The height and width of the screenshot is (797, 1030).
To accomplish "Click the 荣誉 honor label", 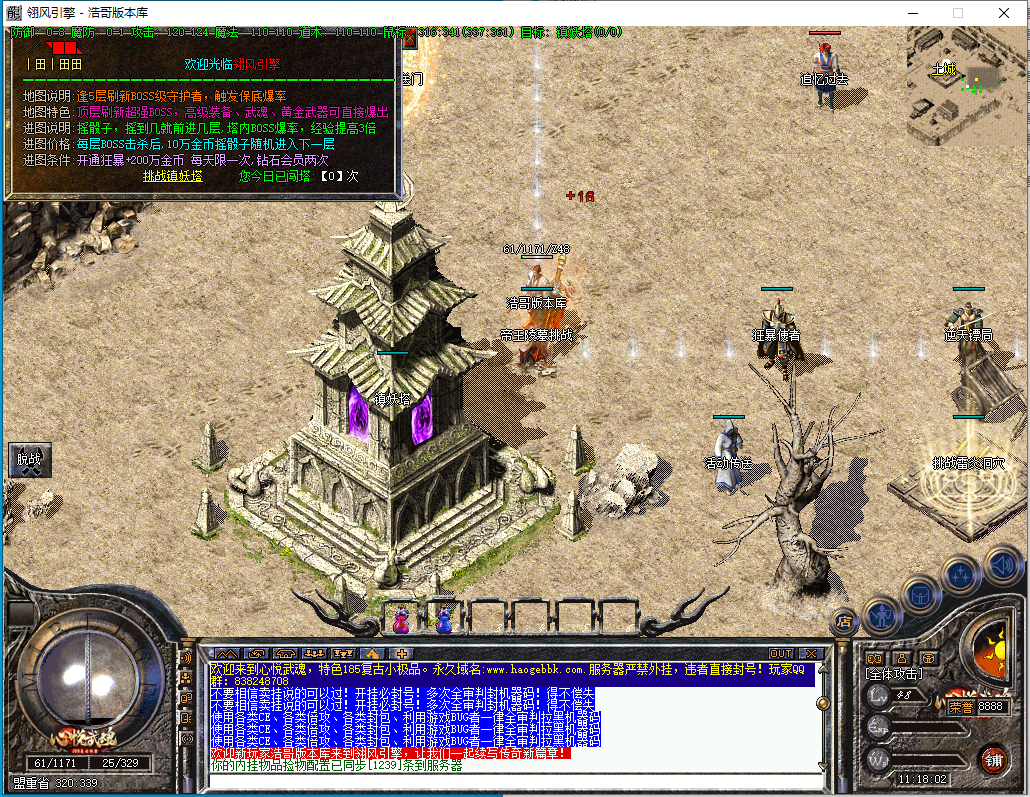I will point(960,706).
